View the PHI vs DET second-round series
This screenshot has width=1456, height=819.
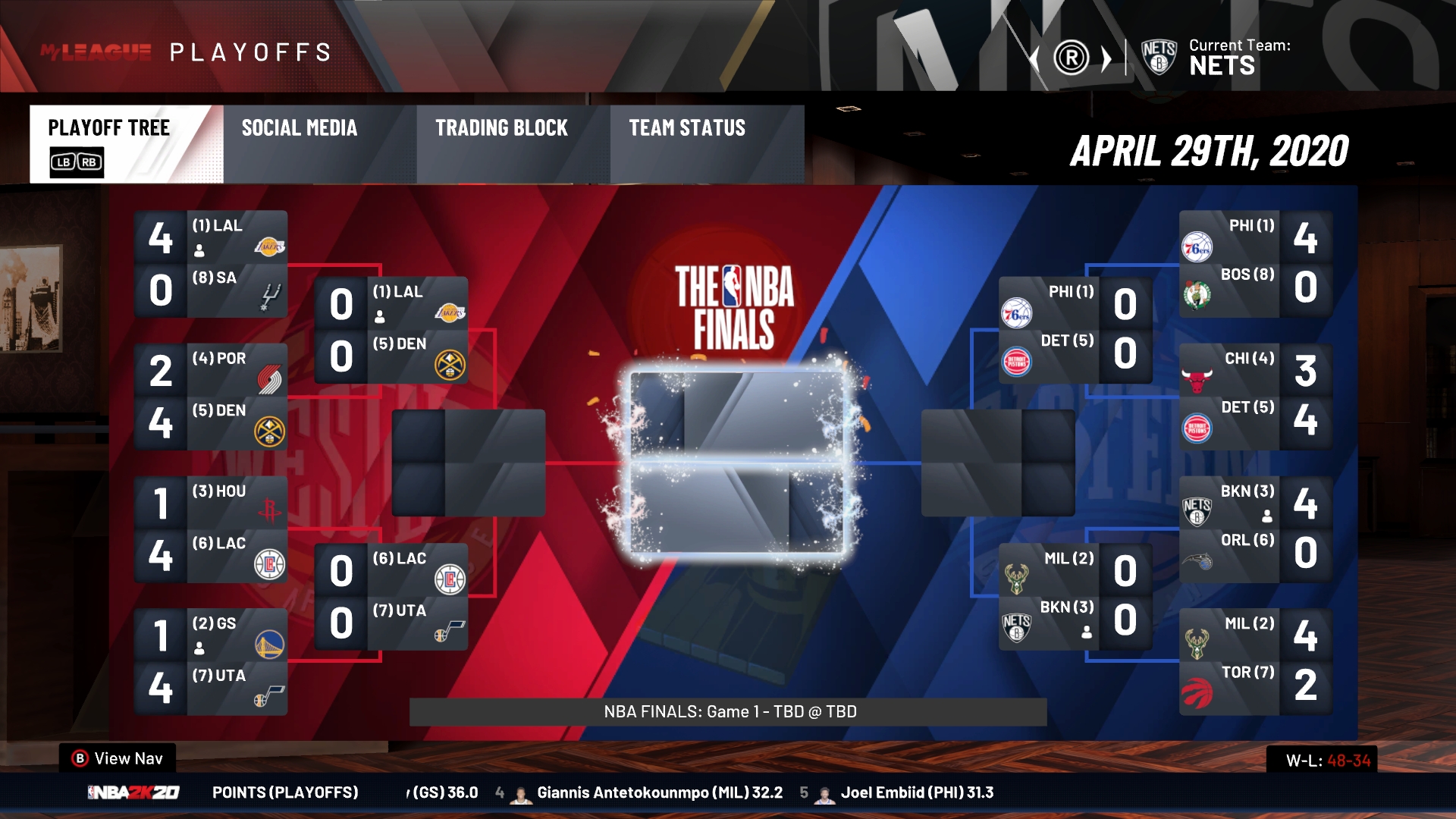coord(1075,330)
